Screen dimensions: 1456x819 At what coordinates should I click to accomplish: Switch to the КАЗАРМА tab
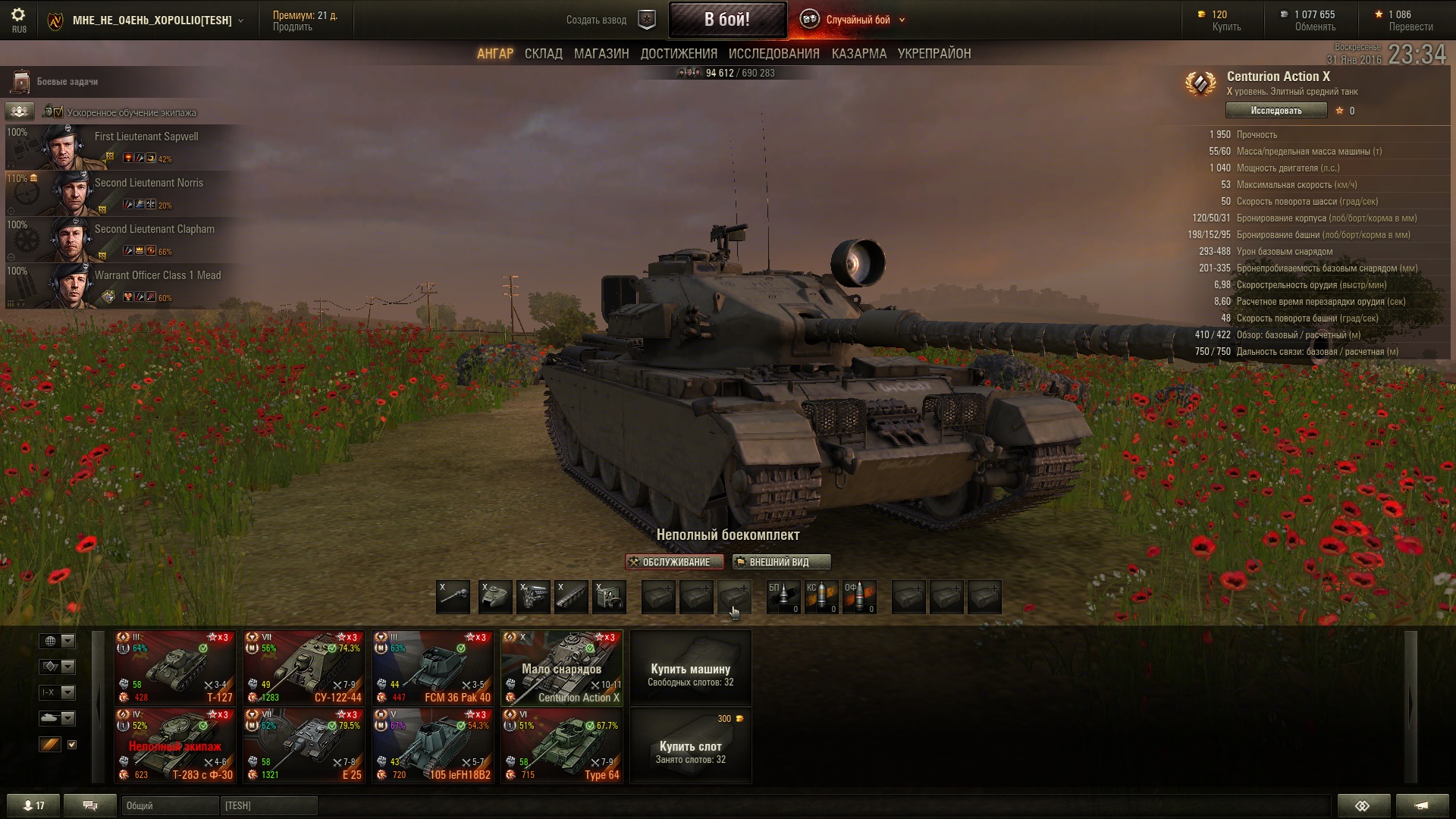pos(858,54)
